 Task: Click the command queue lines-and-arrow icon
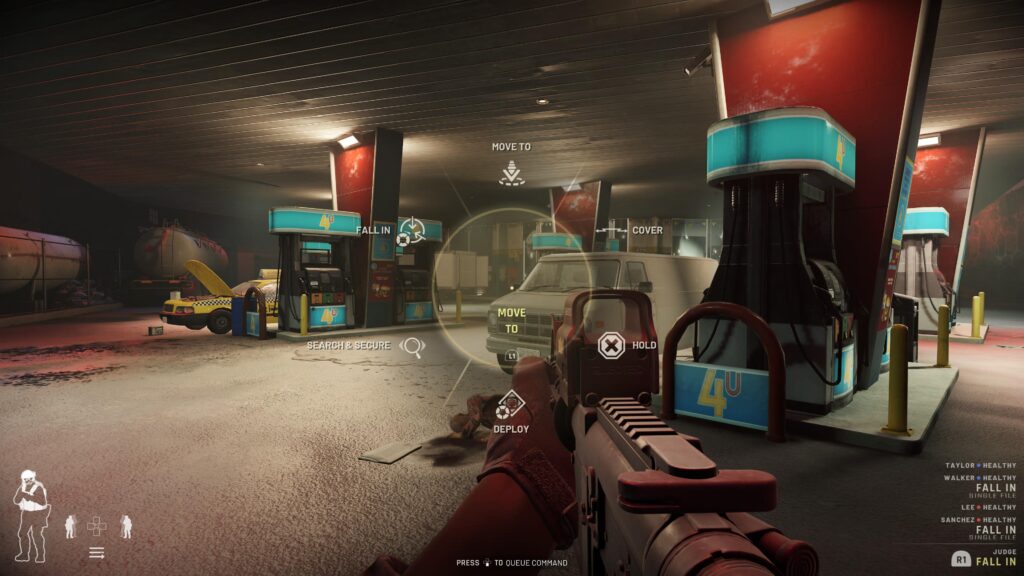click(97, 552)
